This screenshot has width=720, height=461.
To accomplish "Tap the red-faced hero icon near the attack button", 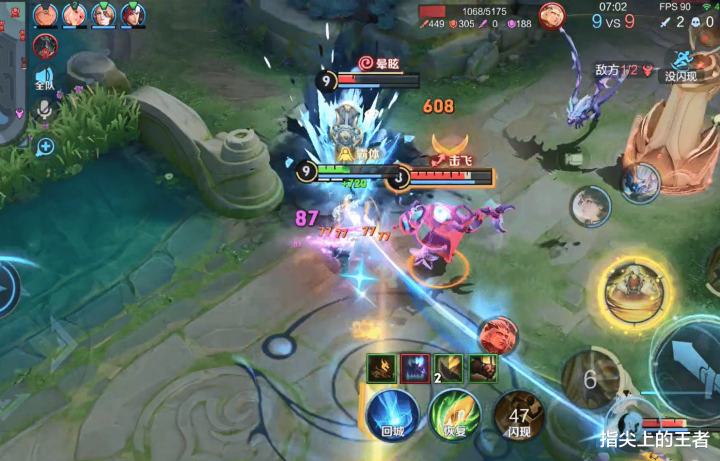I will pyautogui.click(x=497, y=336).
